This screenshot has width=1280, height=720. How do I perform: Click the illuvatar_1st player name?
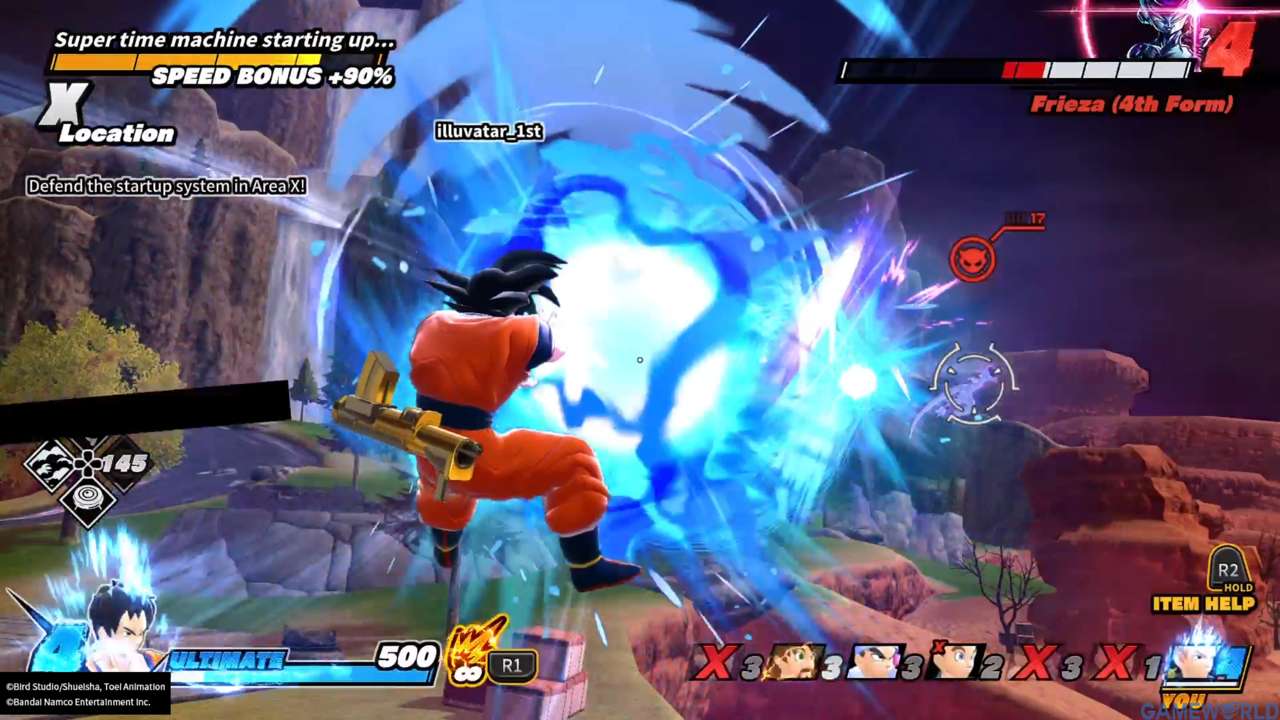click(489, 132)
